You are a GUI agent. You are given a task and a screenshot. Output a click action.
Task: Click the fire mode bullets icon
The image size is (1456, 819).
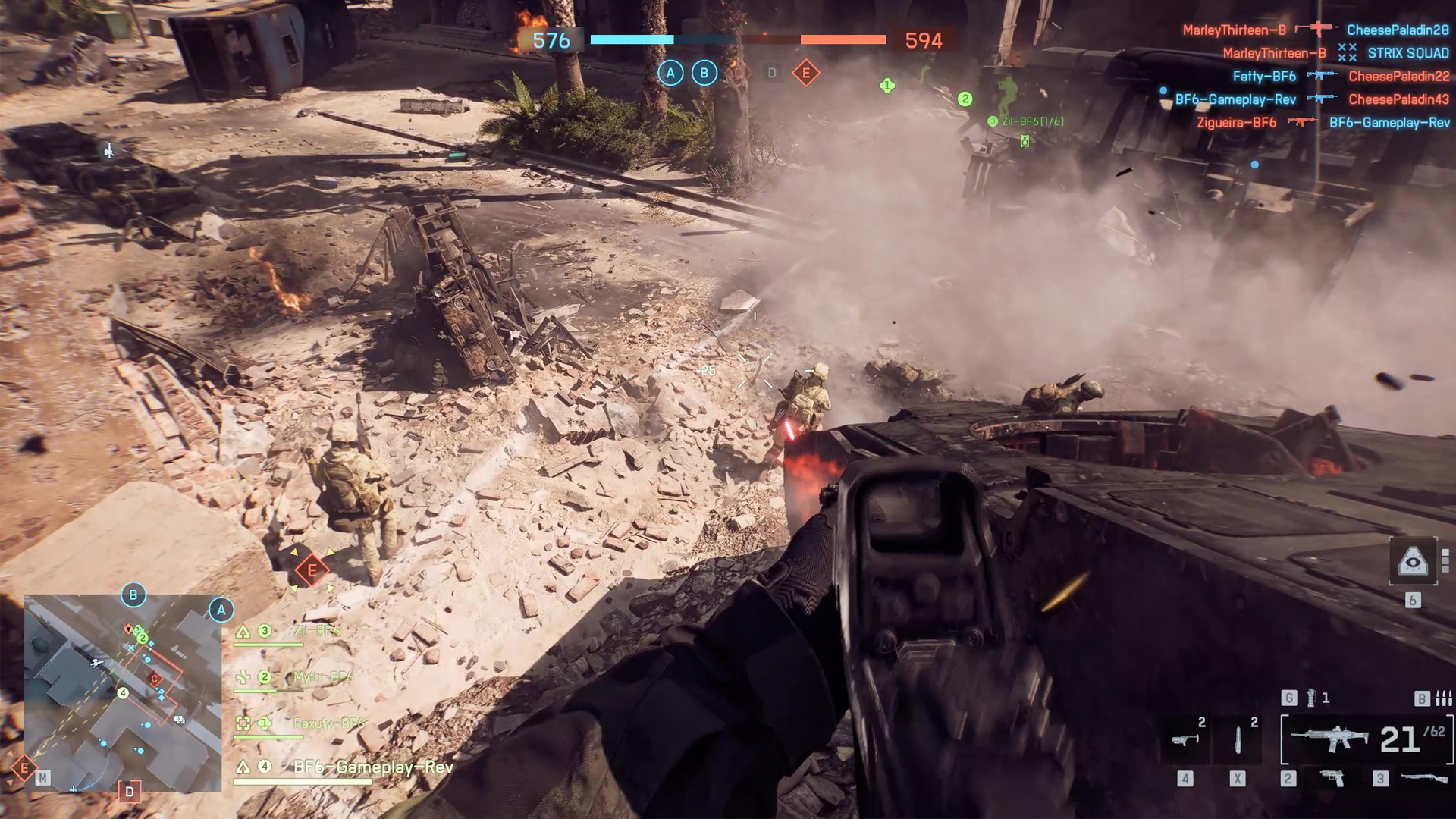(x=1443, y=698)
